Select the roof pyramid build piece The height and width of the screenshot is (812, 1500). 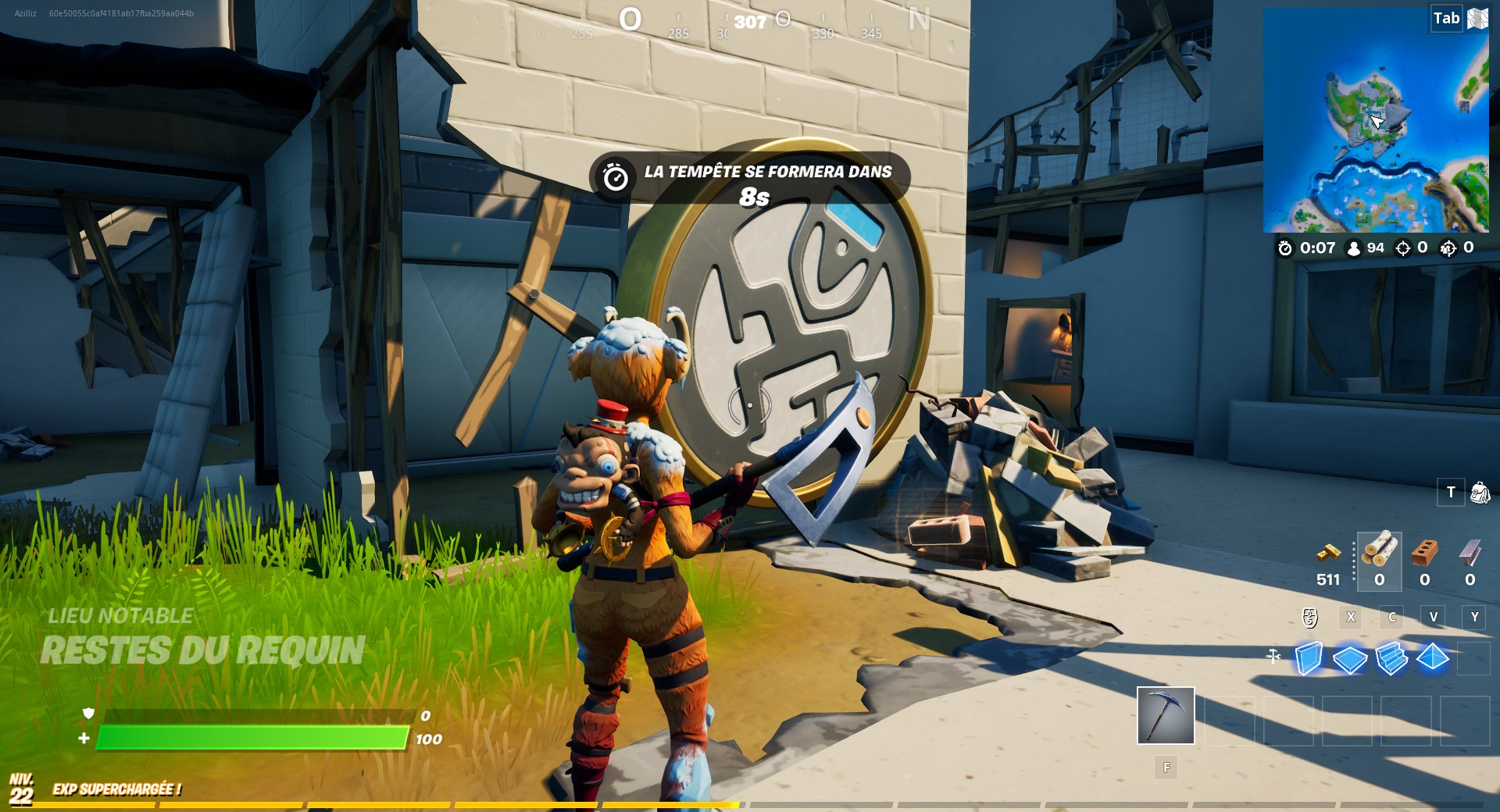coord(1432,657)
